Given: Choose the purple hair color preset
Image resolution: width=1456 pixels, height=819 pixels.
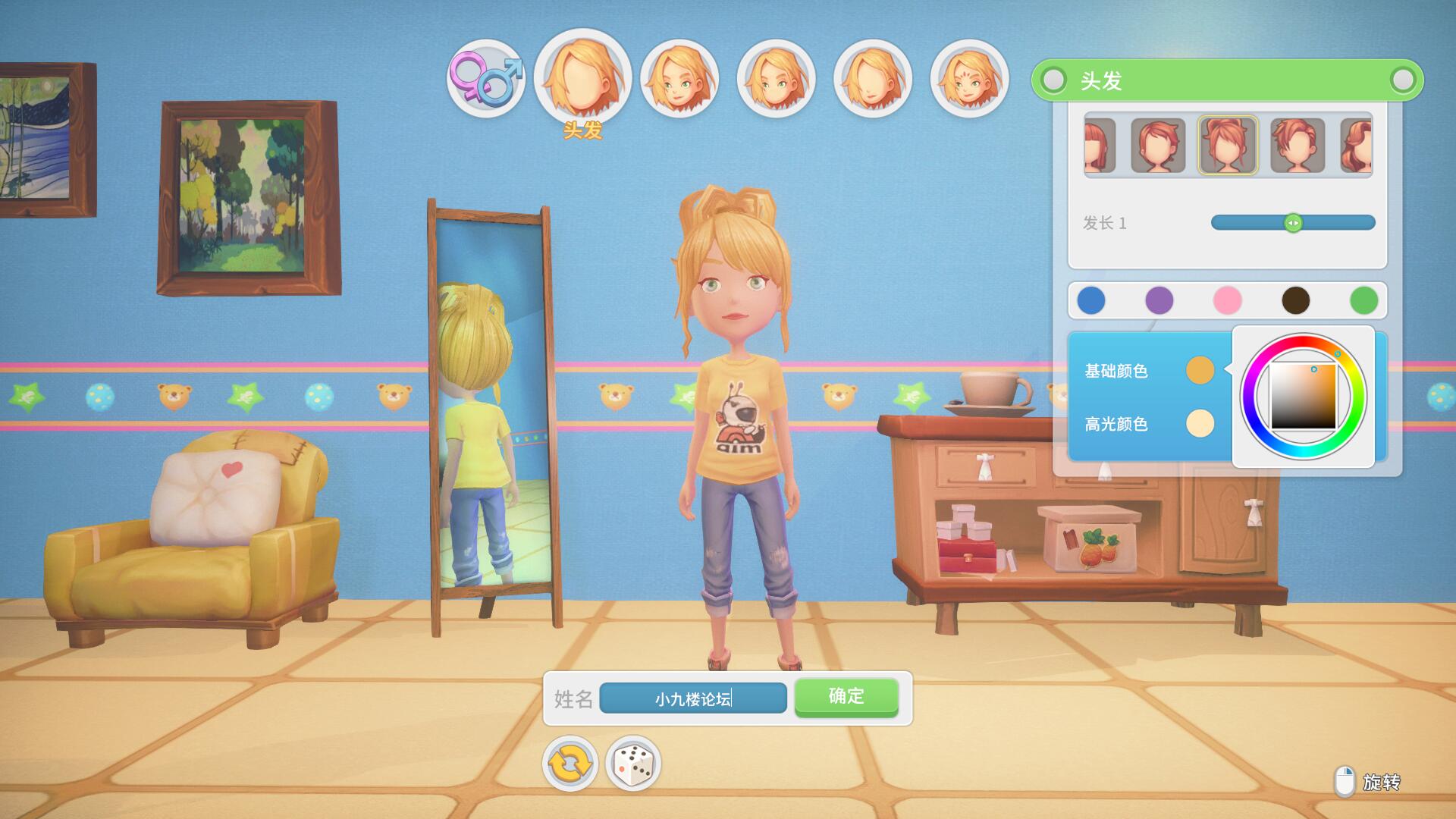Looking at the screenshot, I should pos(1159,300).
